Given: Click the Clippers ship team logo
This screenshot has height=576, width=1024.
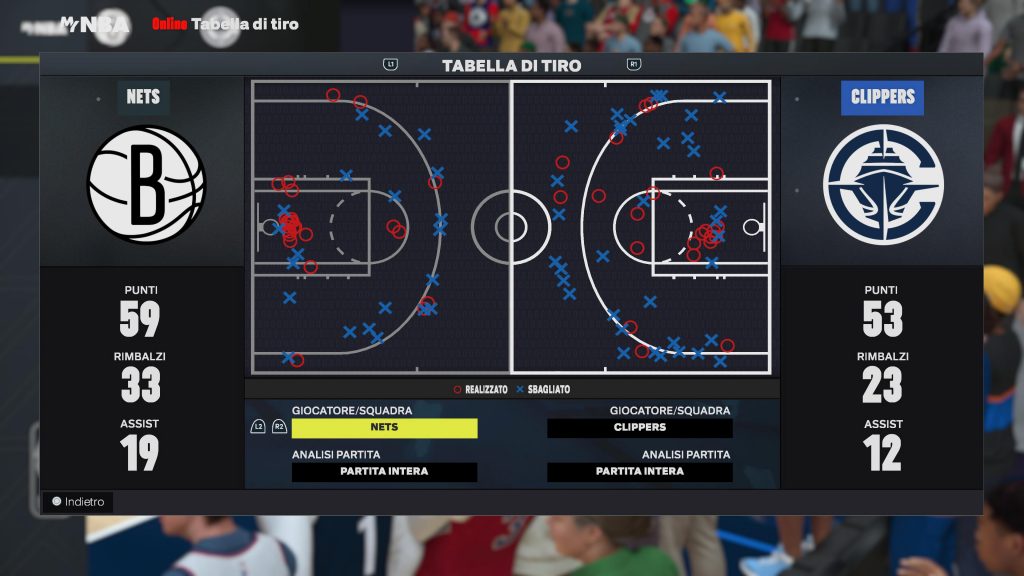Looking at the screenshot, I should pos(883,184).
